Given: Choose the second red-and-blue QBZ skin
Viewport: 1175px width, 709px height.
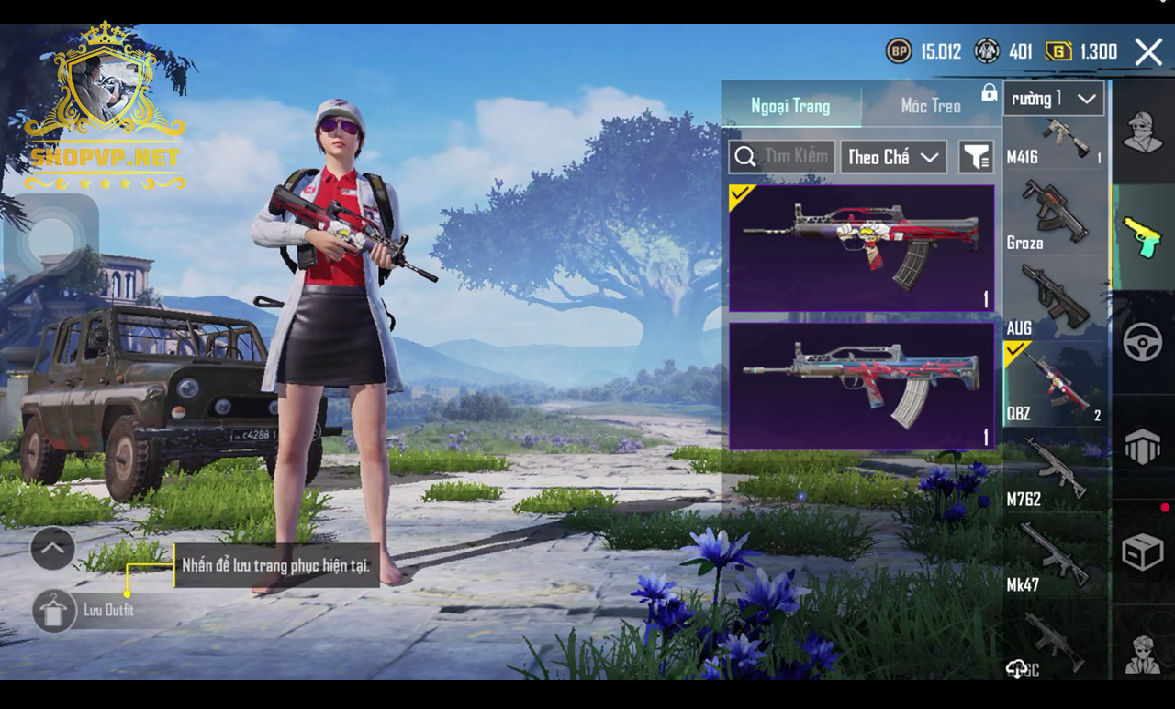Looking at the screenshot, I should click(x=861, y=386).
